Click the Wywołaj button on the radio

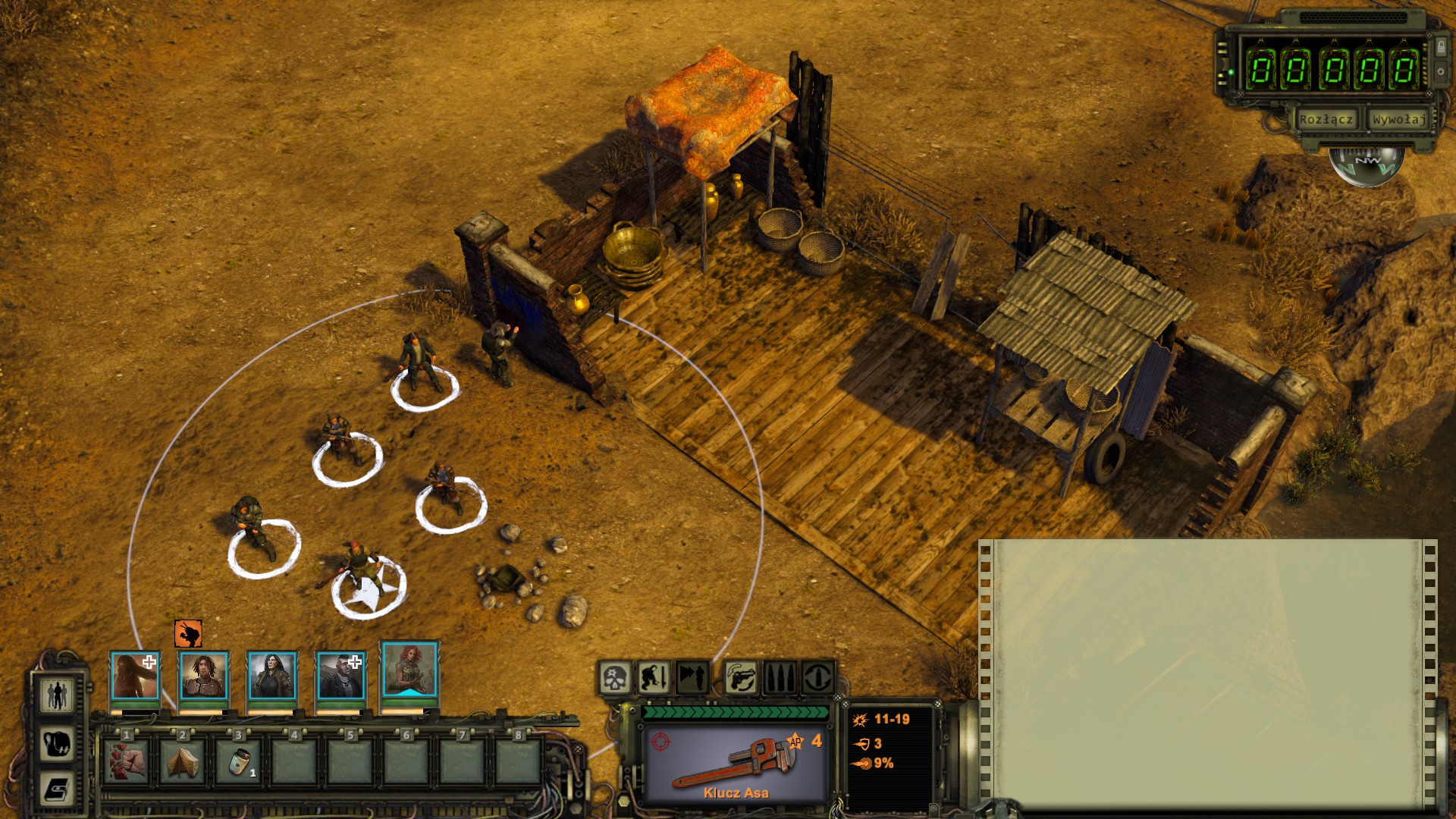click(1398, 120)
